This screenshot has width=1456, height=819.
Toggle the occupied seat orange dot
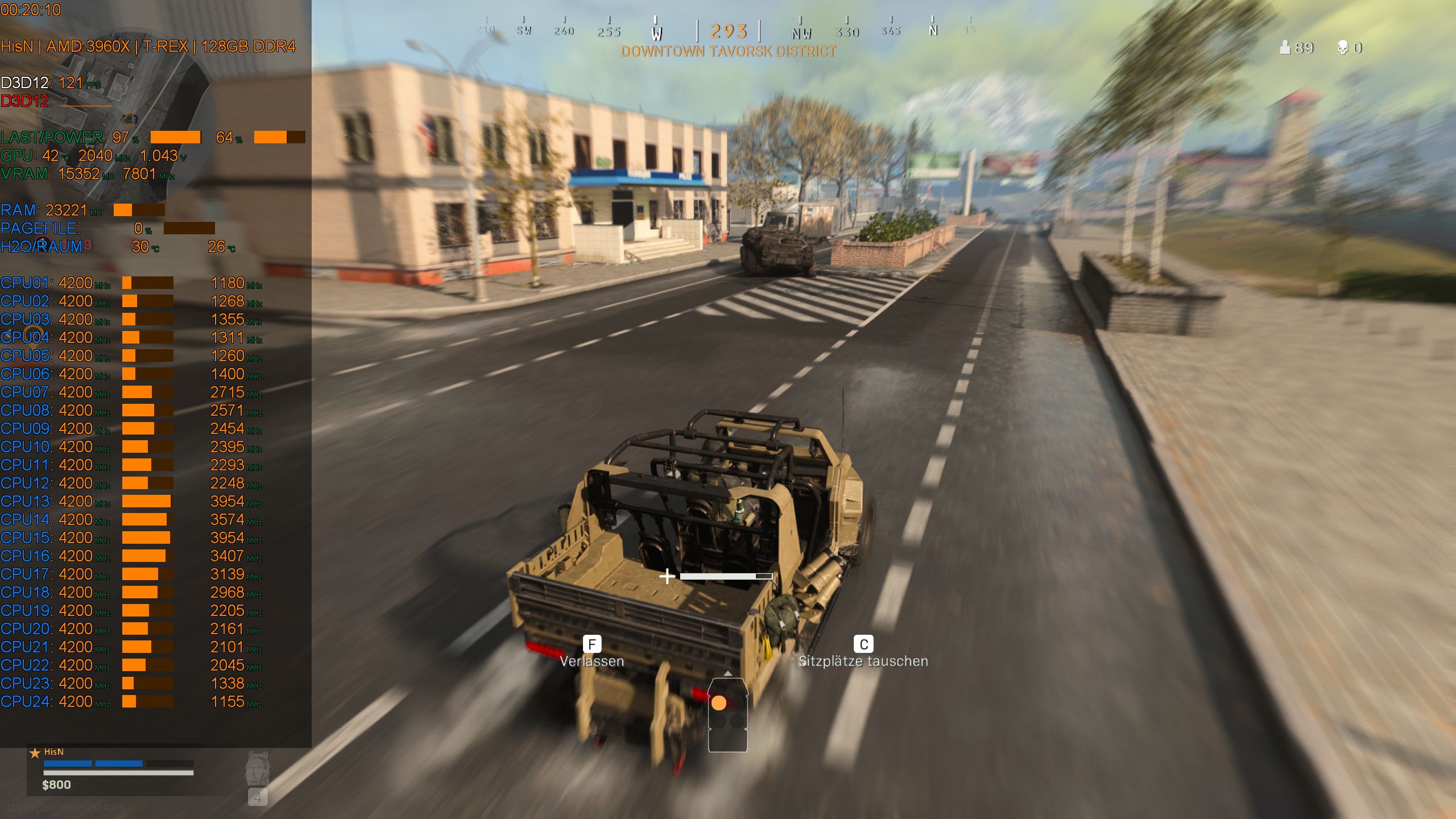[x=719, y=704]
